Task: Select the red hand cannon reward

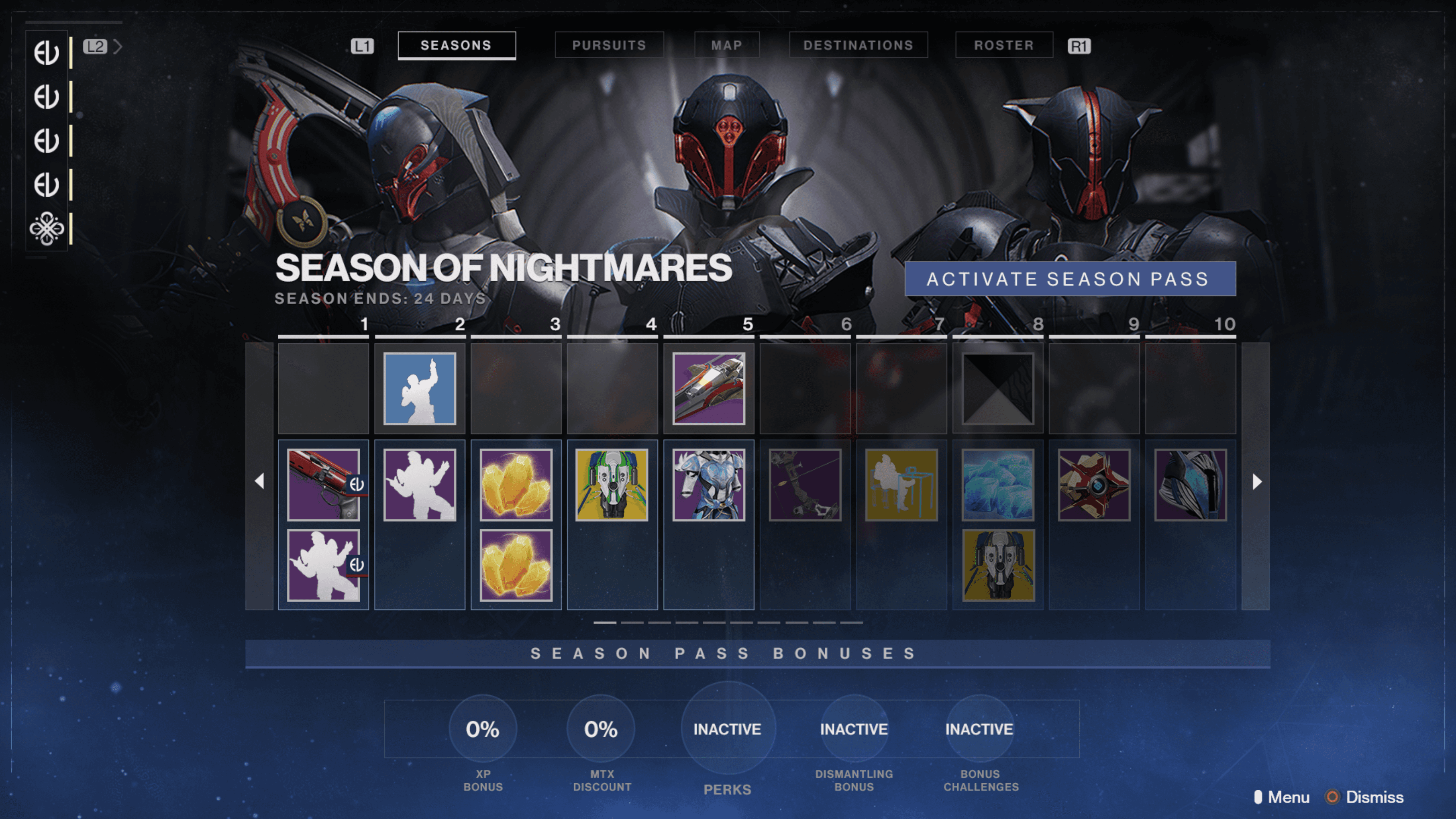Action: click(323, 485)
